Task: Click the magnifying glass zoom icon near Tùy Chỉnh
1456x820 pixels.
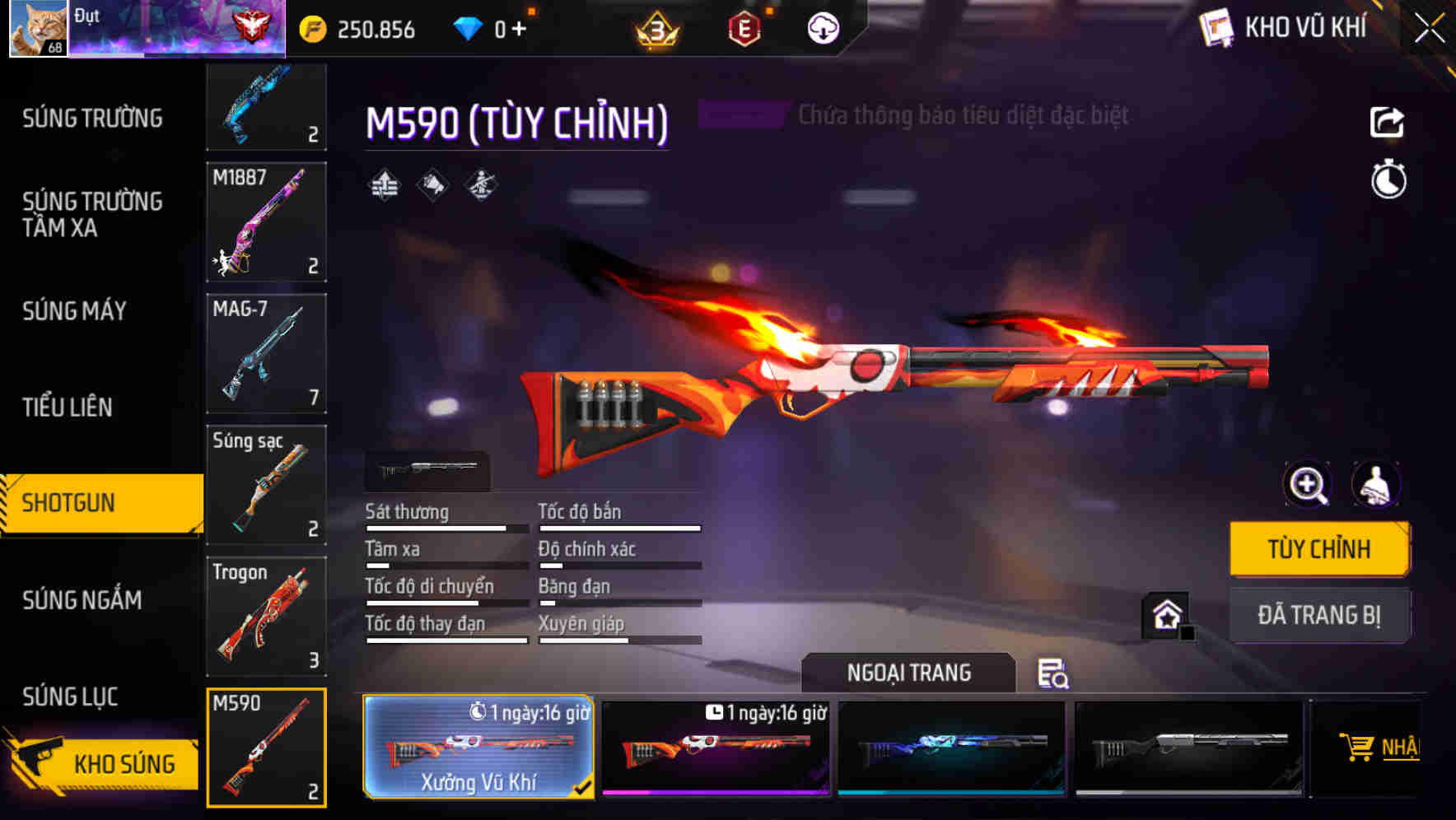Action: pos(1308,485)
